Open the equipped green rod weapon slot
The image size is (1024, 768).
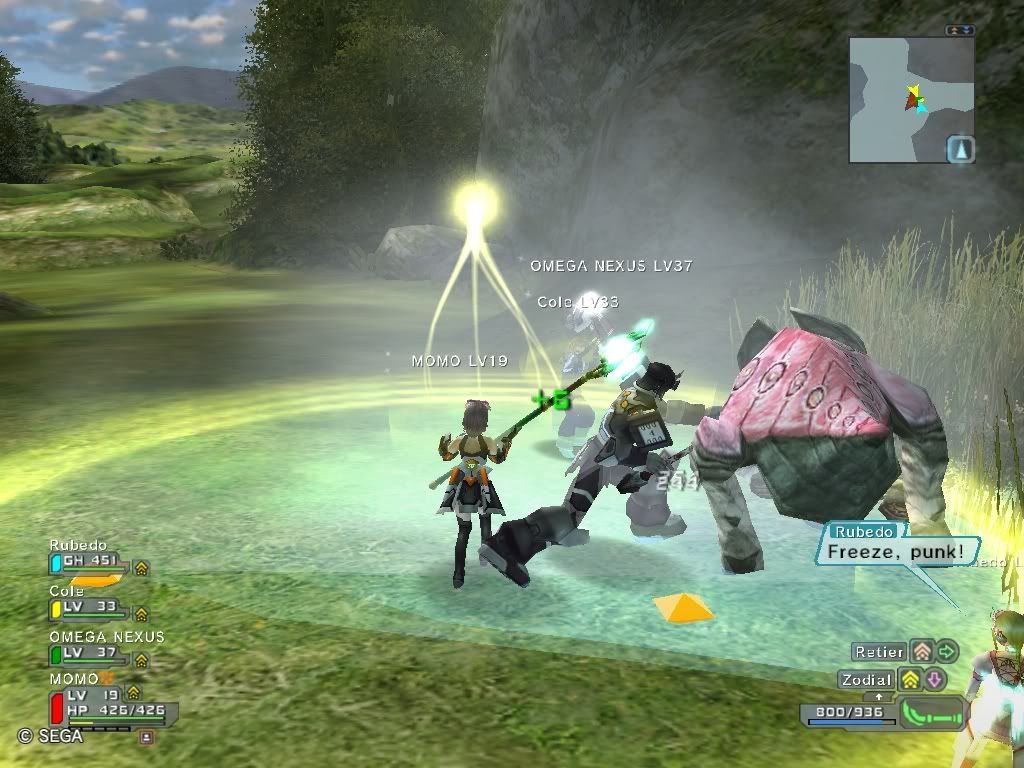pos(934,714)
